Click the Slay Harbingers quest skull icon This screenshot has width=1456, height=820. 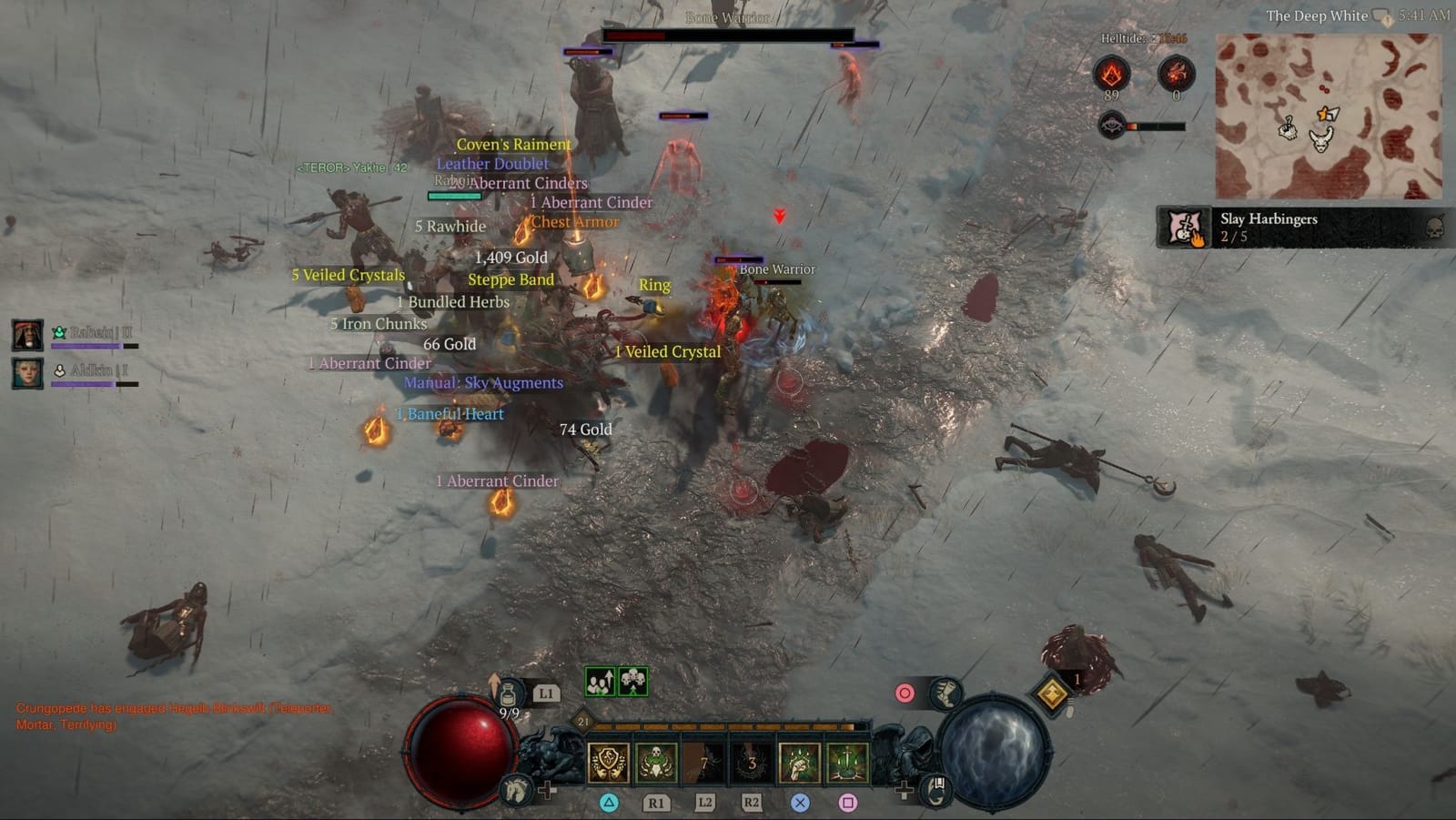(1436, 228)
